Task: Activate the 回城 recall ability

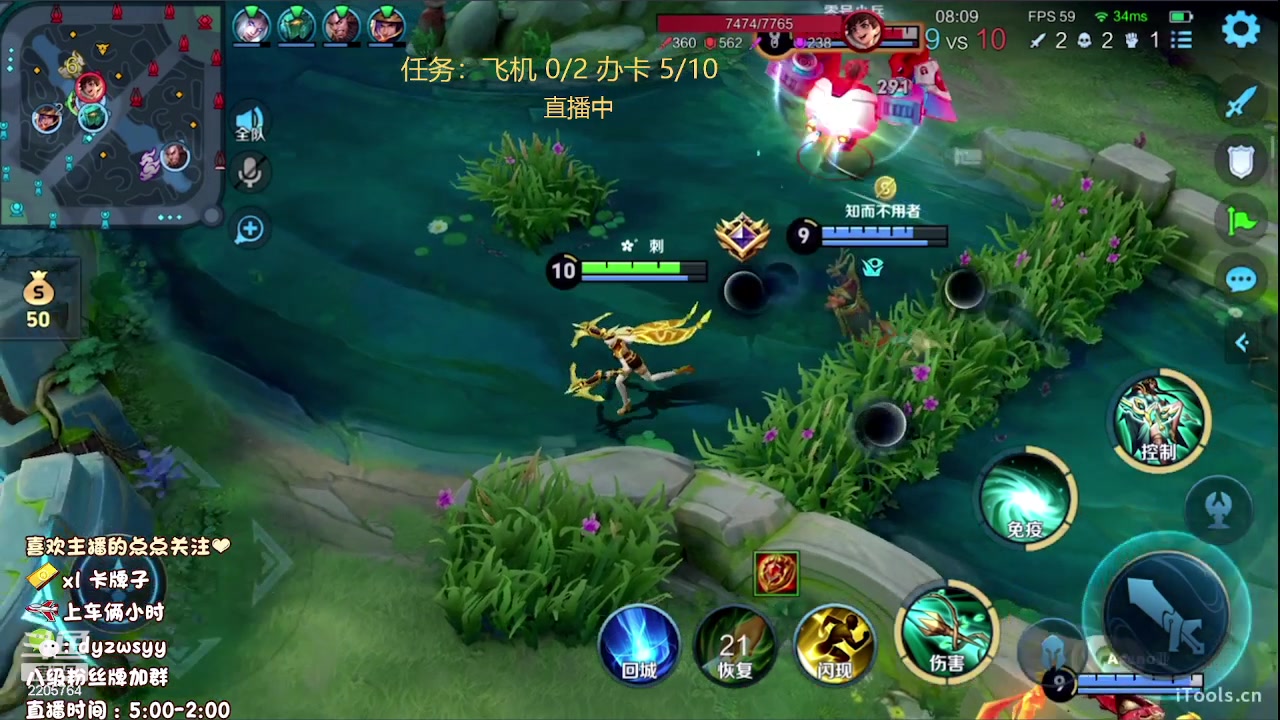Action: [639, 645]
